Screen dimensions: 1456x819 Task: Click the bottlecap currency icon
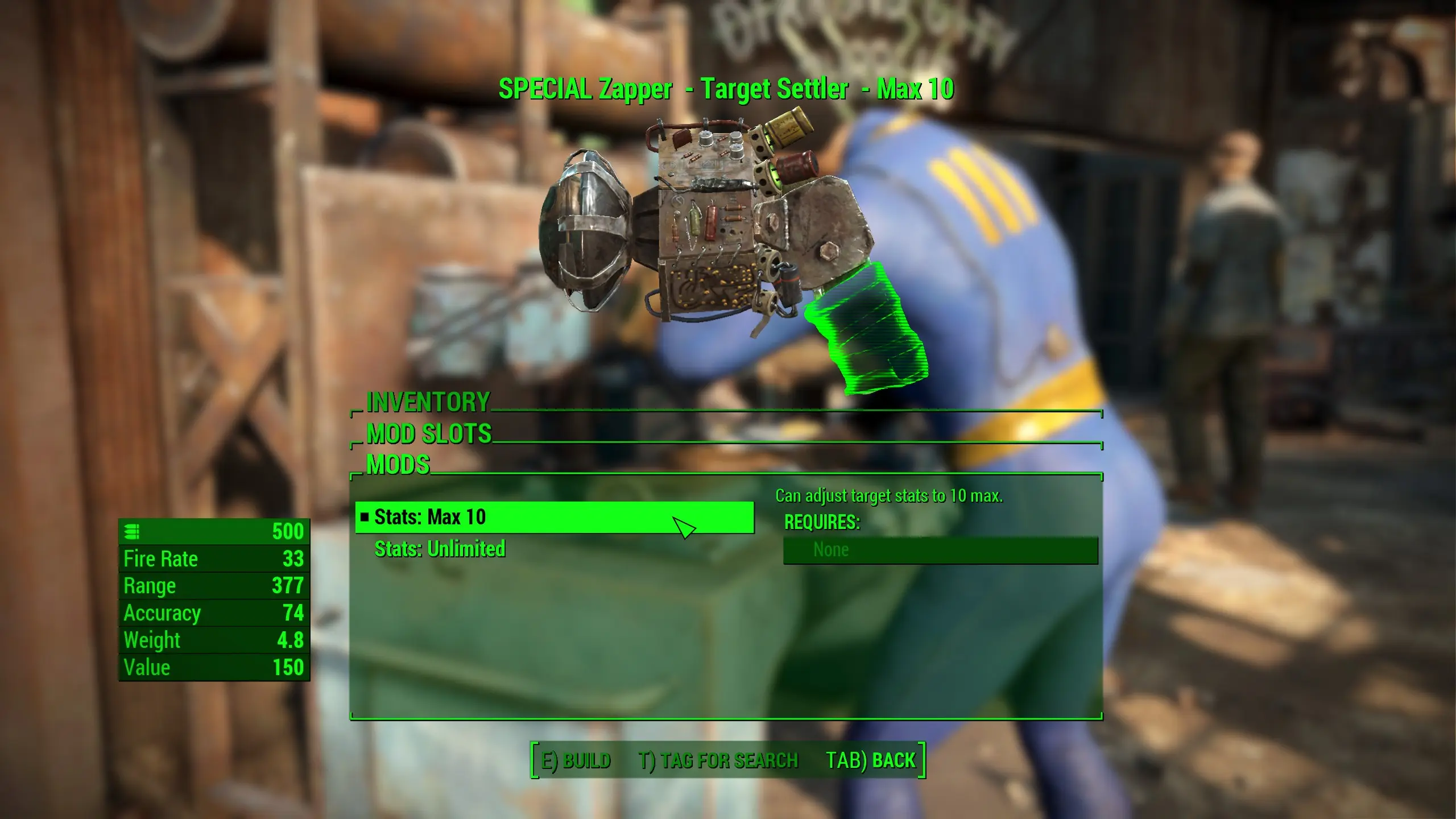pyautogui.click(x=132, y=532)
